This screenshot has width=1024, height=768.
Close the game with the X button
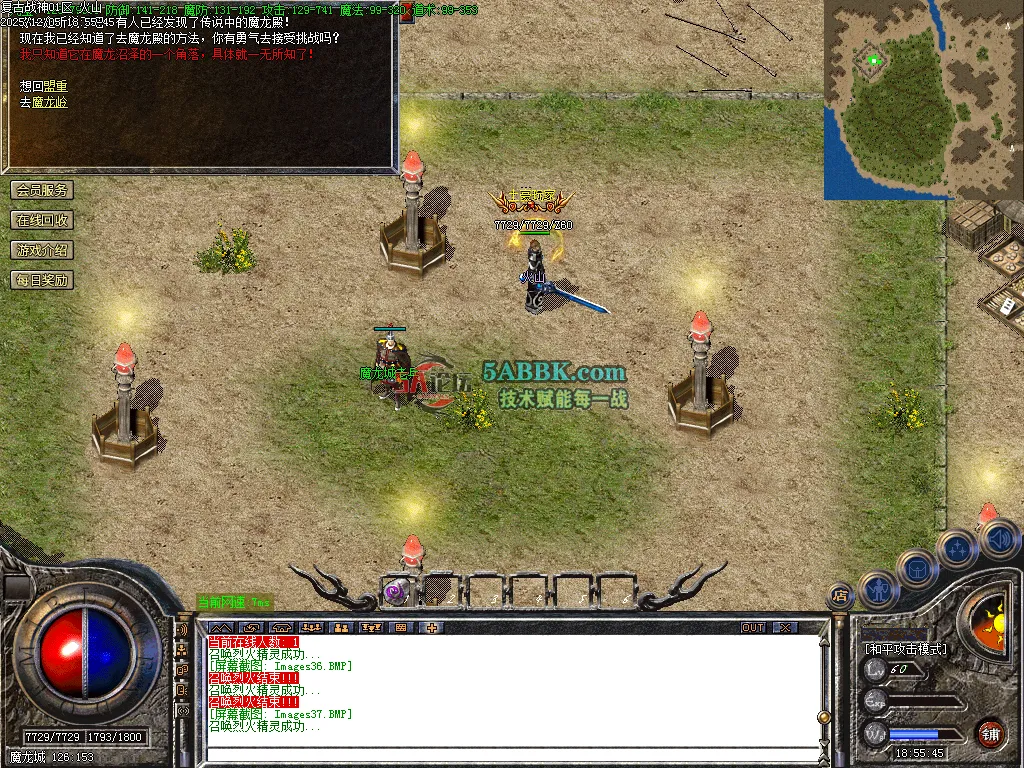click(786, 627)
